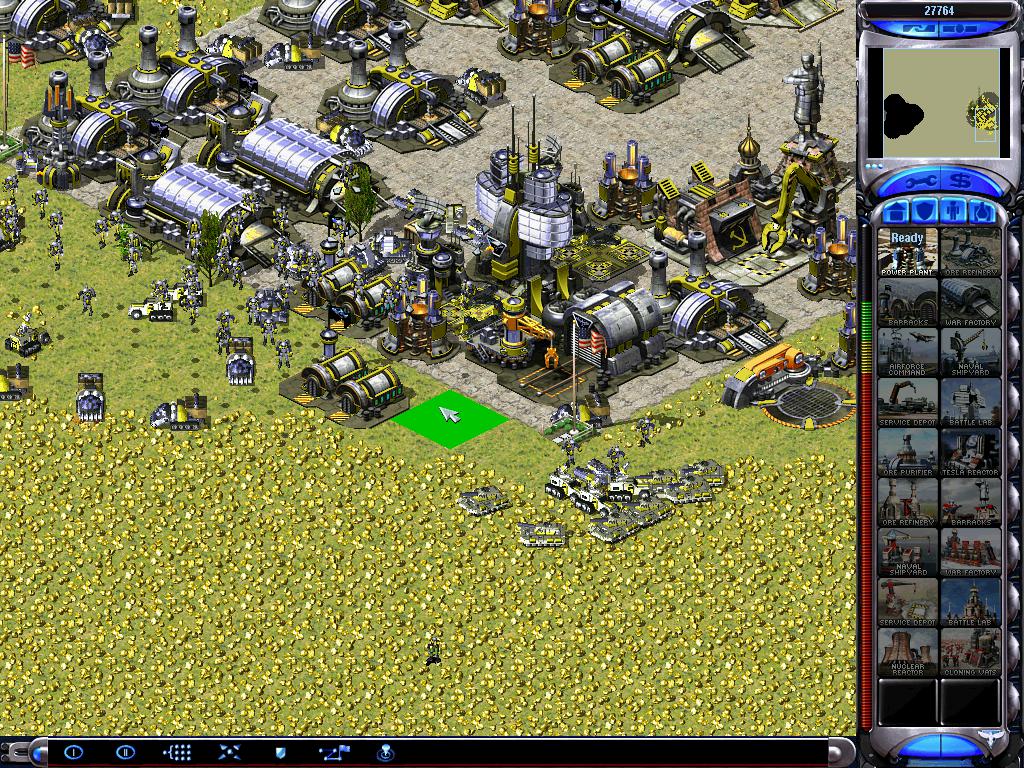Screen dimensions: 1024x768
Task: Click the select-same-type units icon
Action: pos(177,752)
